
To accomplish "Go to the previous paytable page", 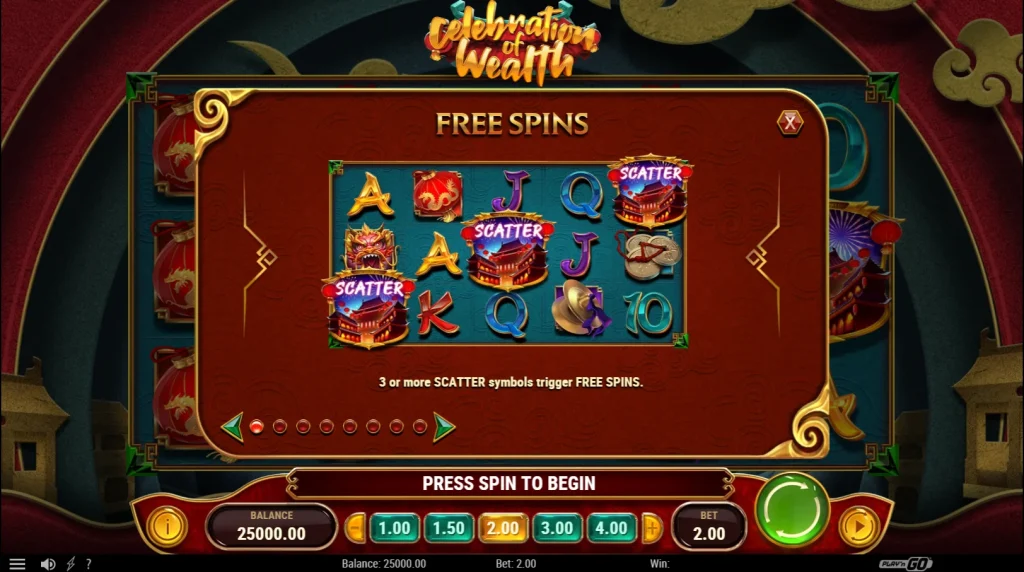I will tap(232, 427).
